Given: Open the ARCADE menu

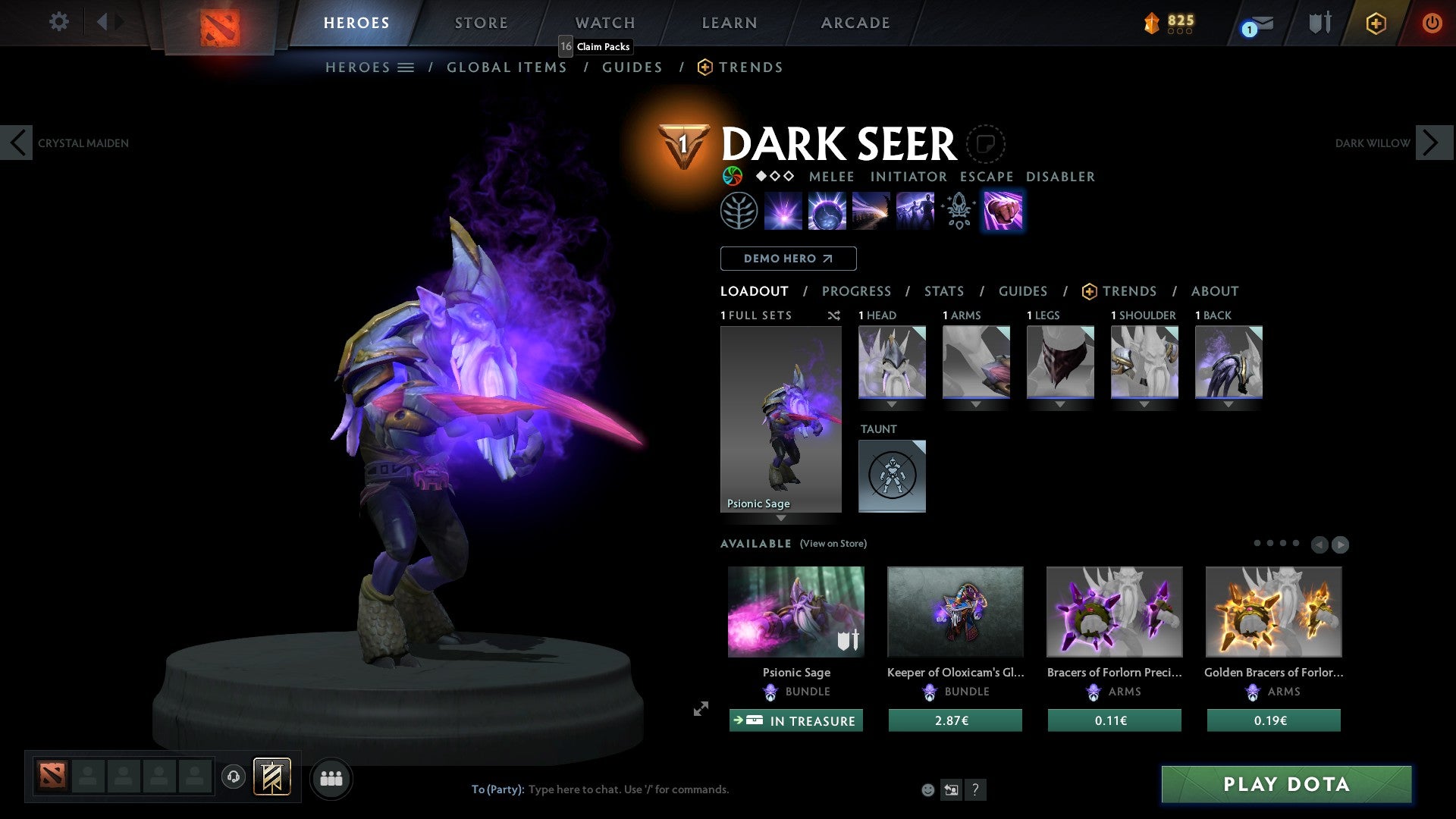Looking at the screenshot, I should [855, 22].
